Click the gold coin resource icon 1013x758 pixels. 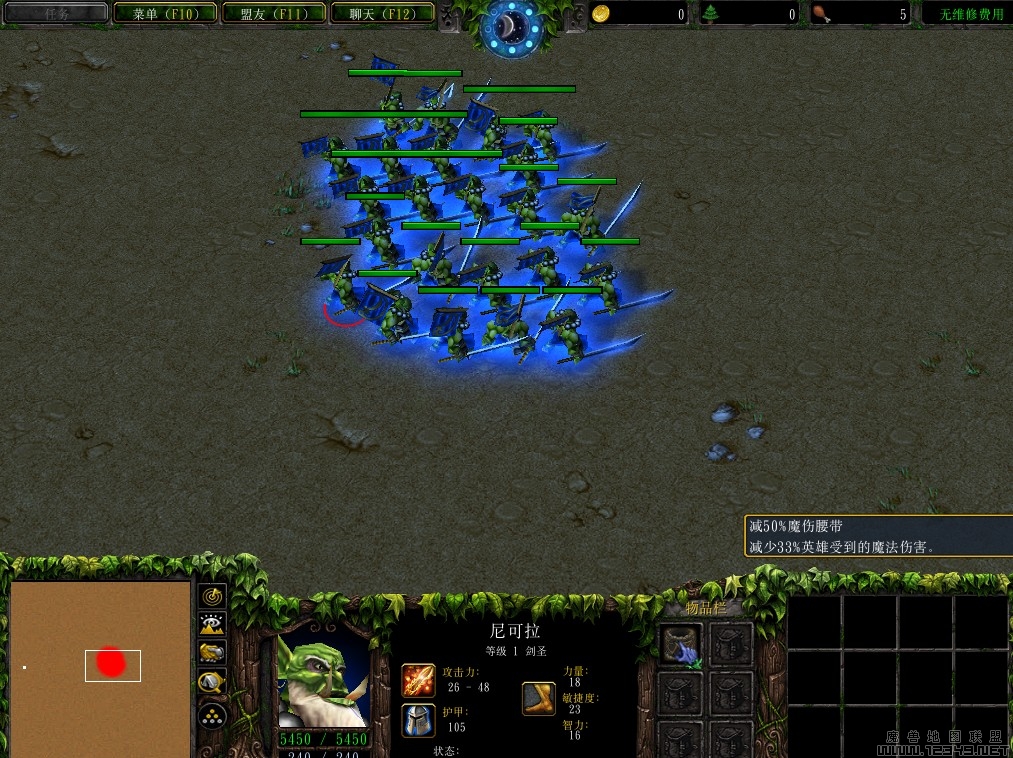[600, 14]
